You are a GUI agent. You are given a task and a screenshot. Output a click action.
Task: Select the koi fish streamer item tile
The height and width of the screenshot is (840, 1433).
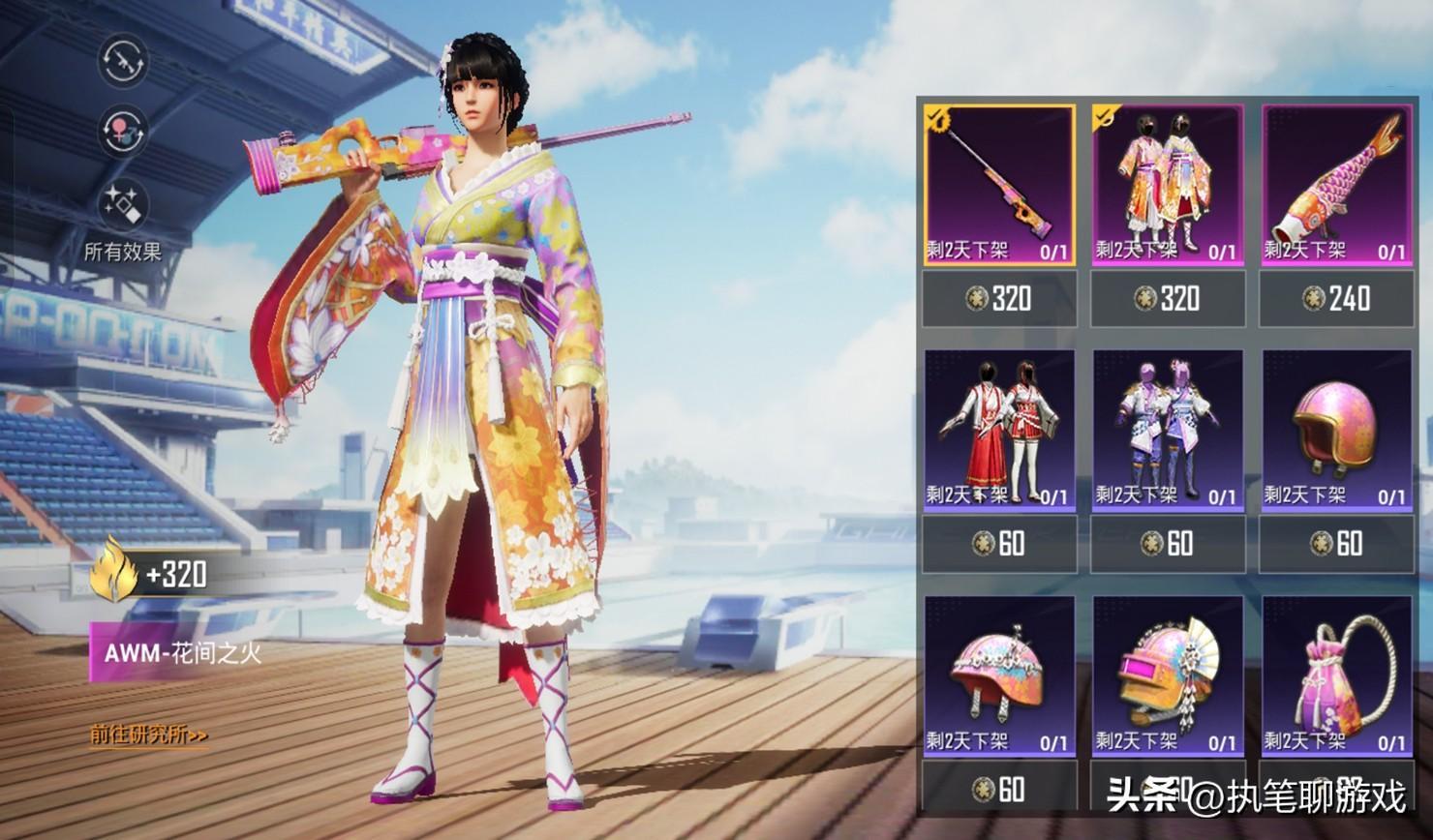(1336, 184)
